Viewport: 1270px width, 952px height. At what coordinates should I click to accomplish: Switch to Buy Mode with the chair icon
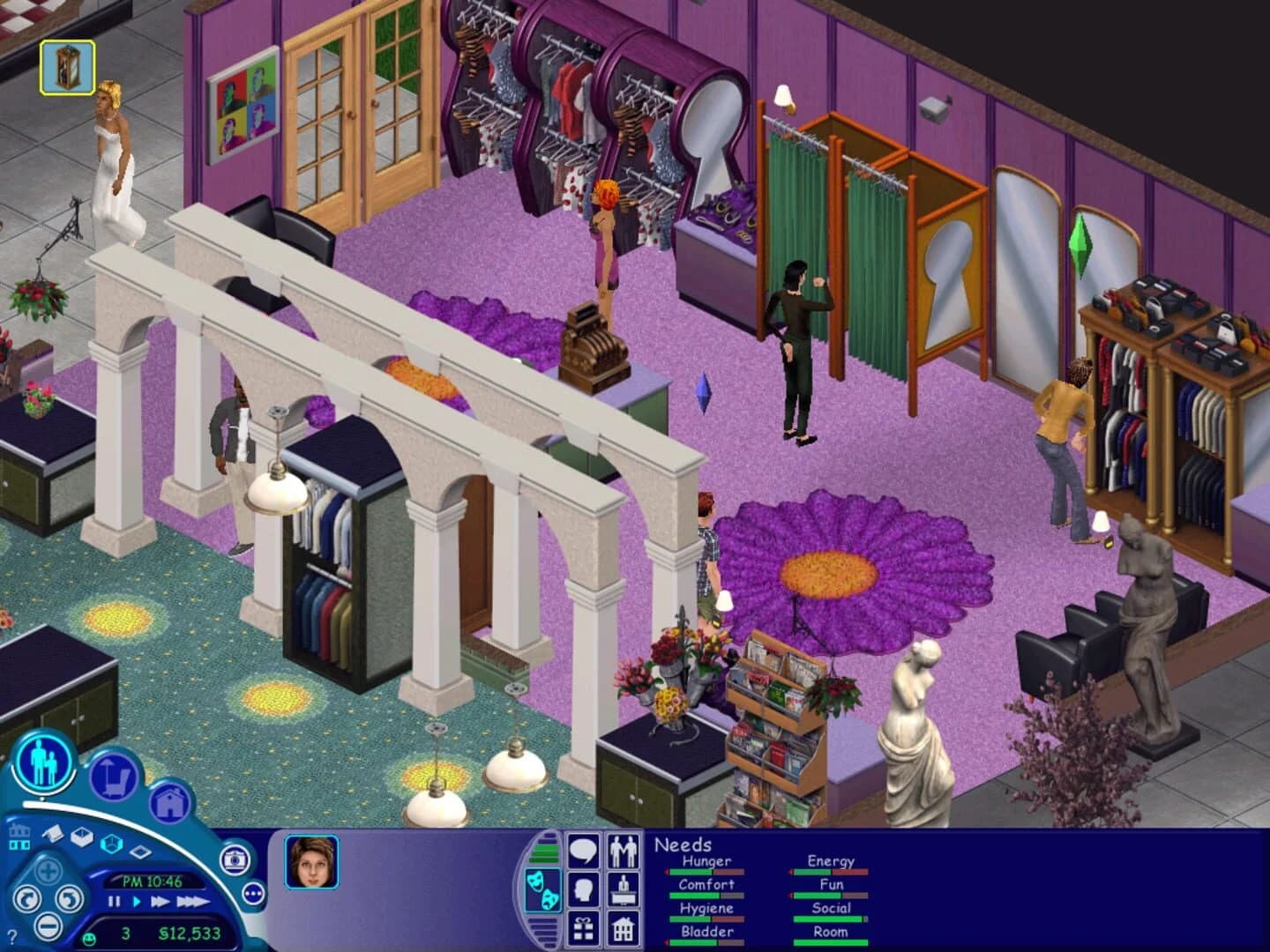[114, 777]
